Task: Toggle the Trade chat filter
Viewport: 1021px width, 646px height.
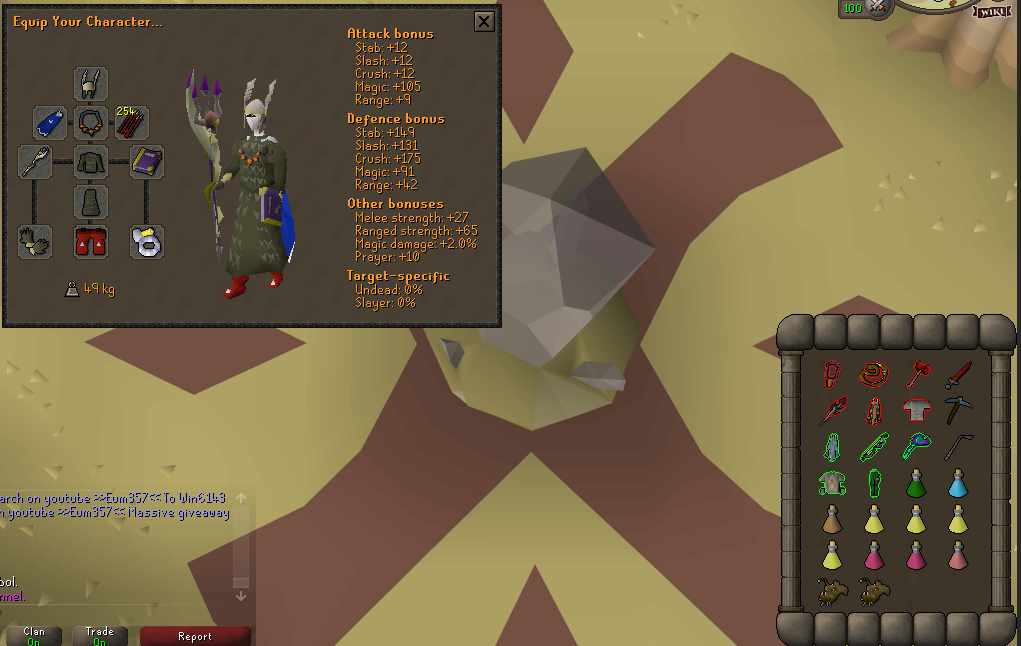Action: pos(100,636)
